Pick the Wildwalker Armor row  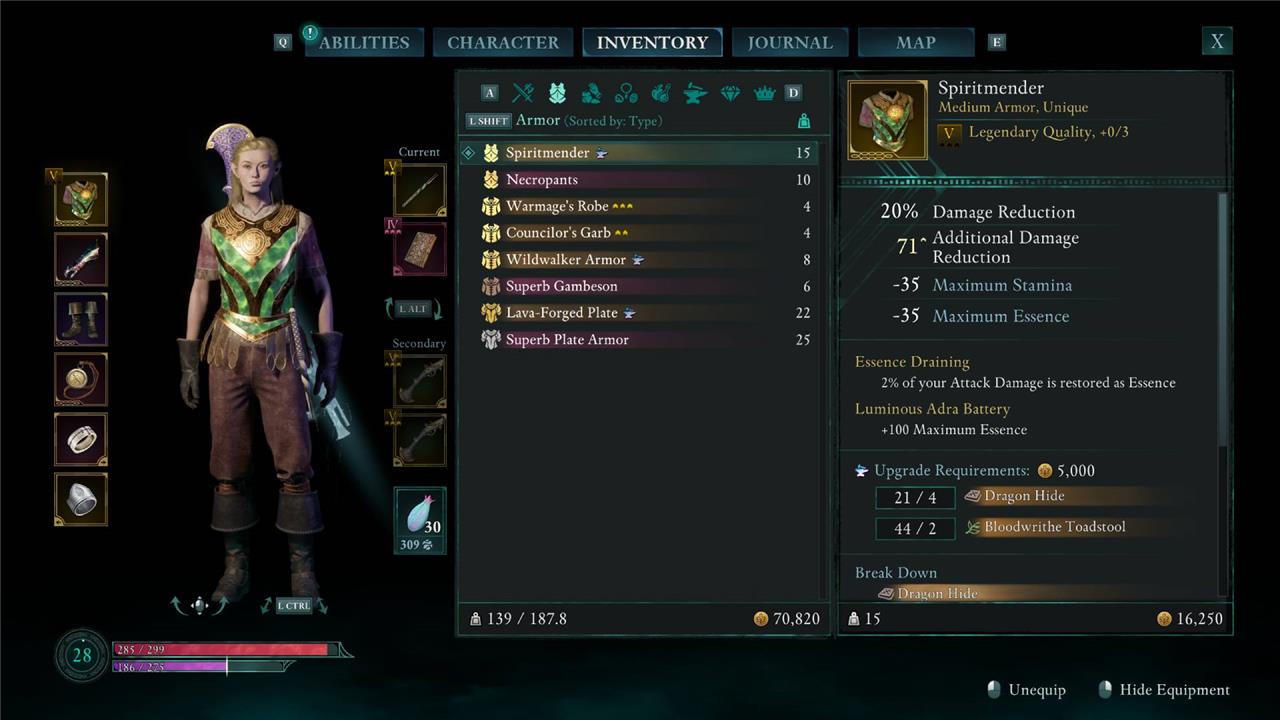565,260
